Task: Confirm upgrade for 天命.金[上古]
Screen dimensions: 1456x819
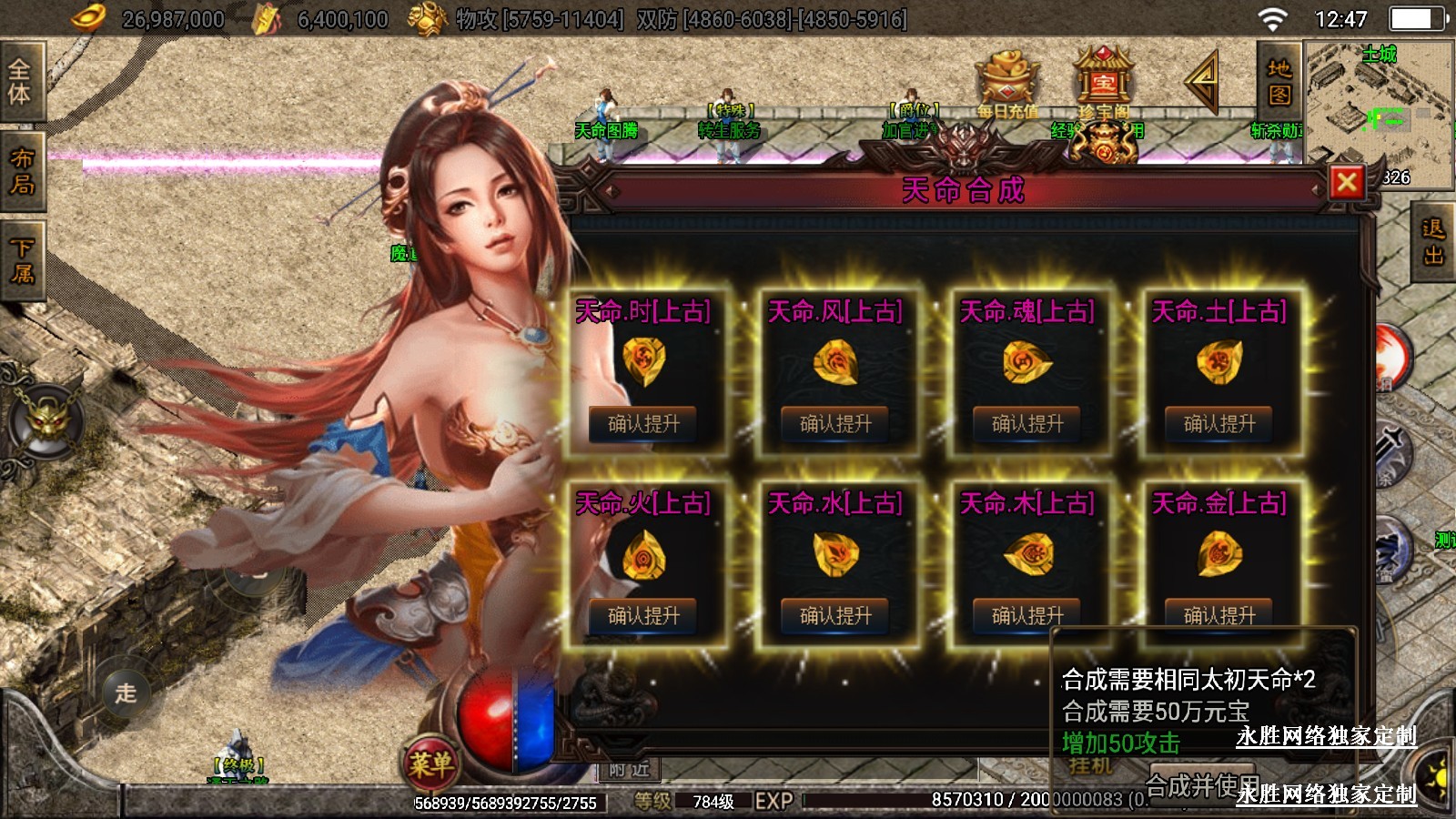Action: point(1219,616)
